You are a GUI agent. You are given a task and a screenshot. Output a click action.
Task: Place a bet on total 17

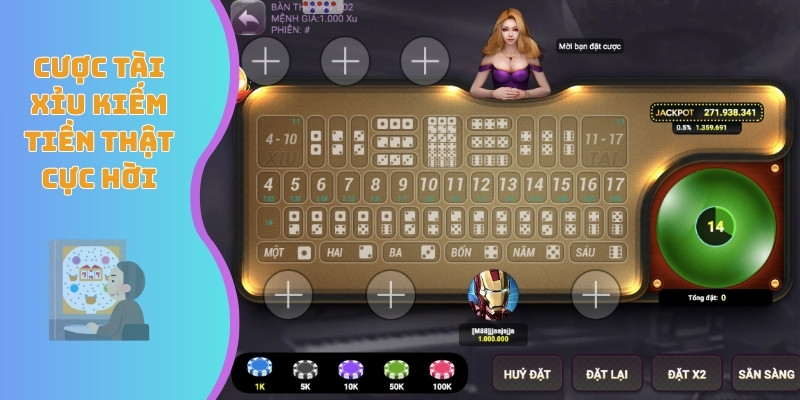615,185
